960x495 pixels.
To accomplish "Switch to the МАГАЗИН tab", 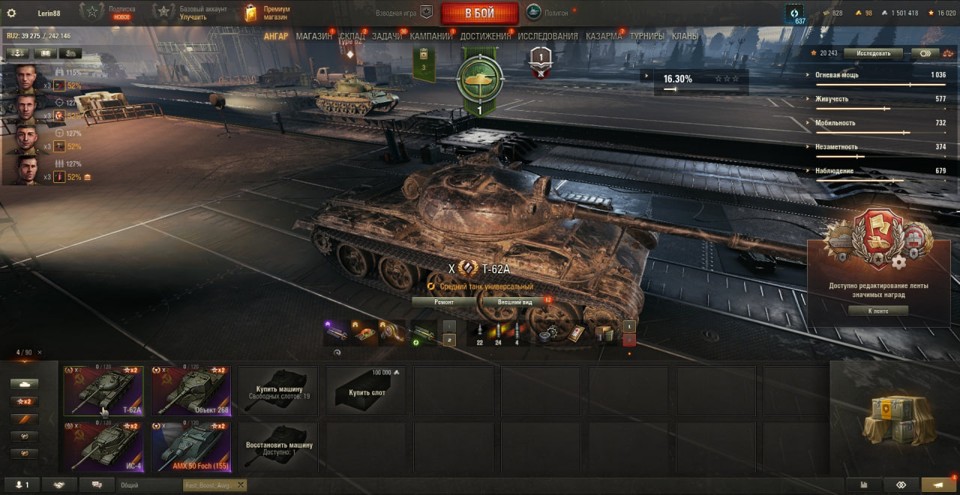I will point(315,36).
